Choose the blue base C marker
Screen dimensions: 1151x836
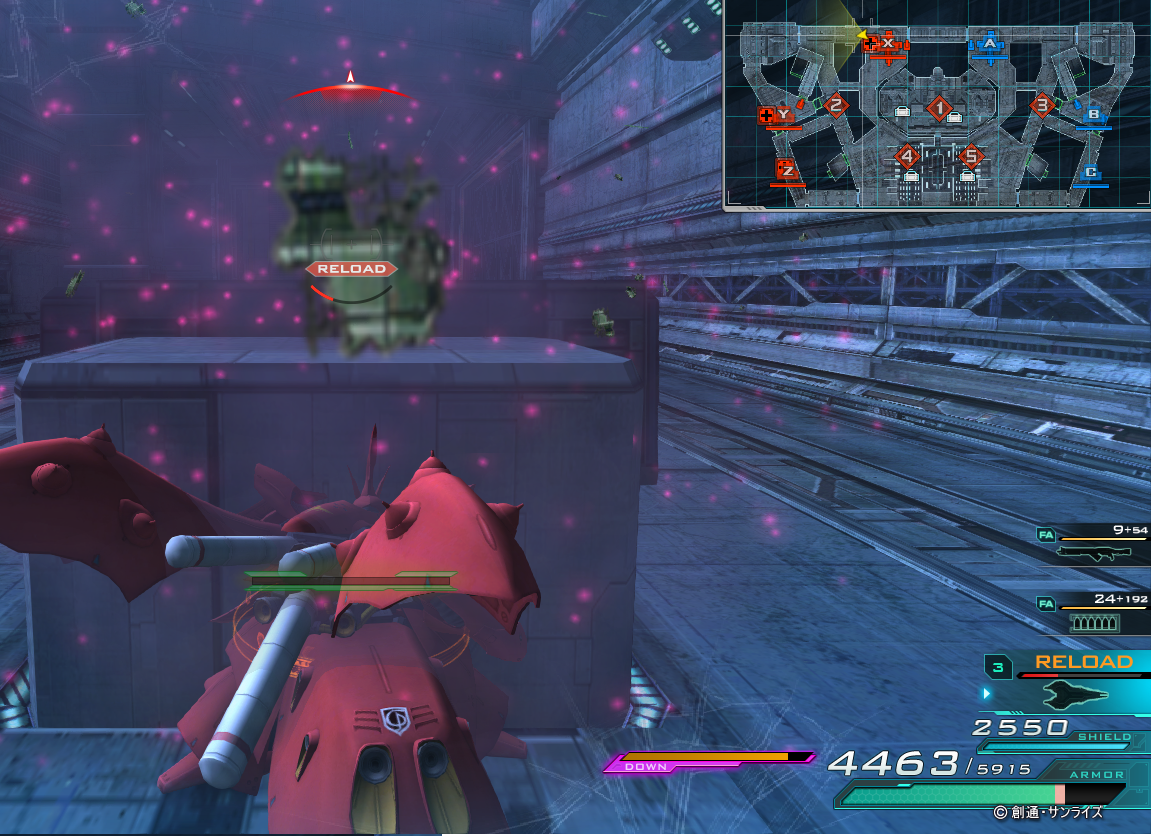(1092, 172)
